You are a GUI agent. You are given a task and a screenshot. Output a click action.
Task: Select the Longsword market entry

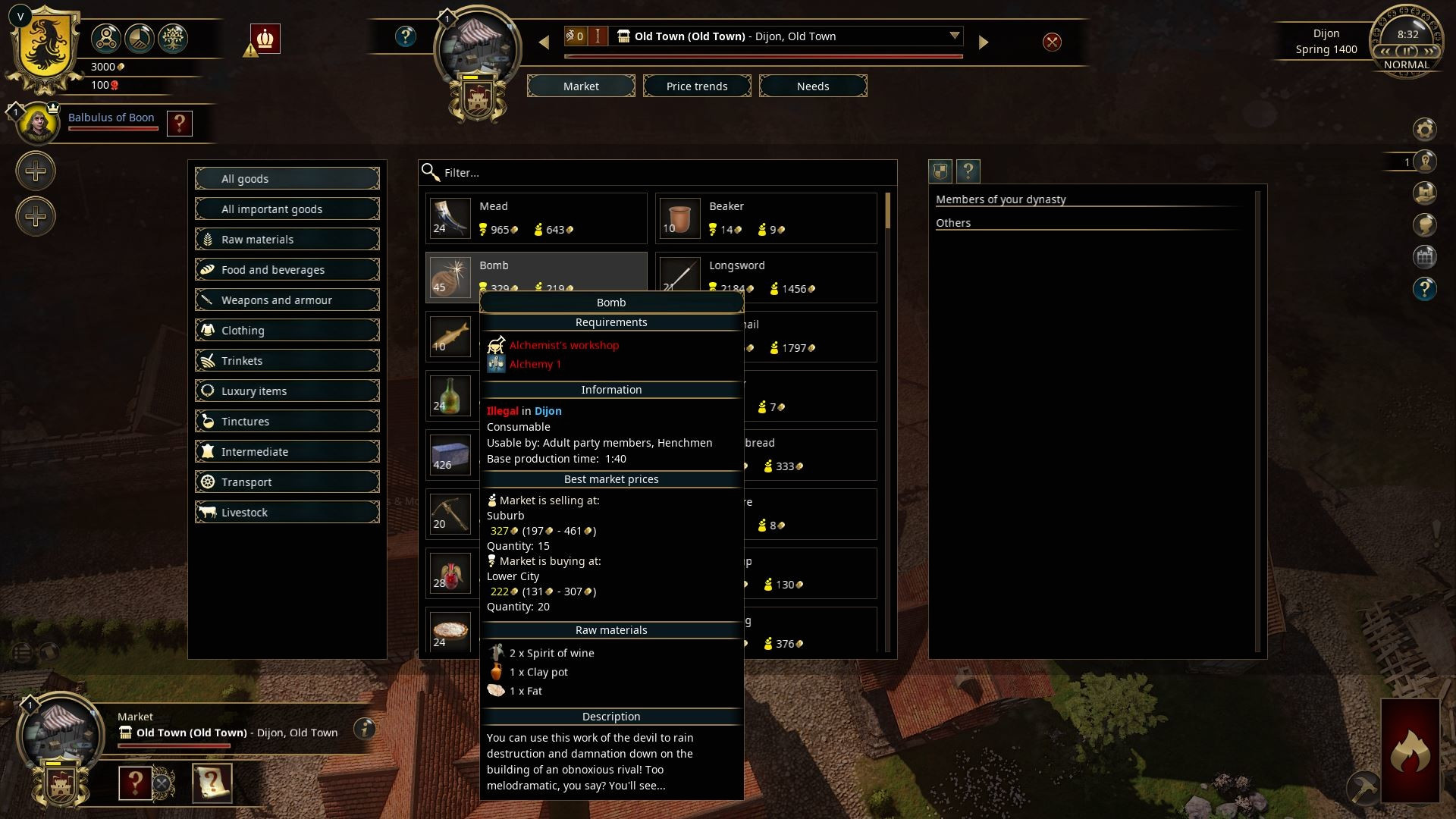click(x=766, y=276)
